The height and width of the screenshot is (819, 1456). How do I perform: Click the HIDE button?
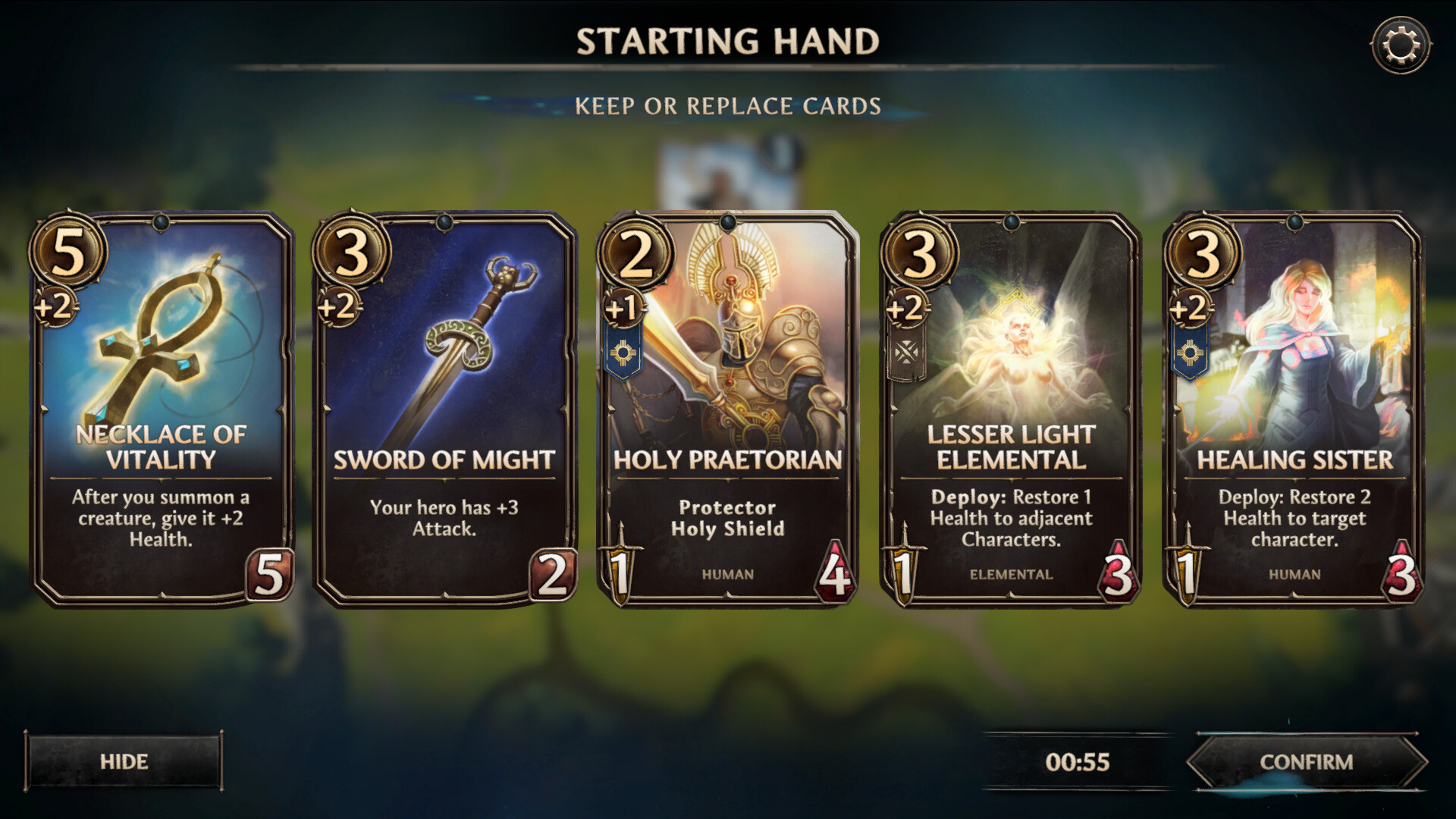pos(126,761)
